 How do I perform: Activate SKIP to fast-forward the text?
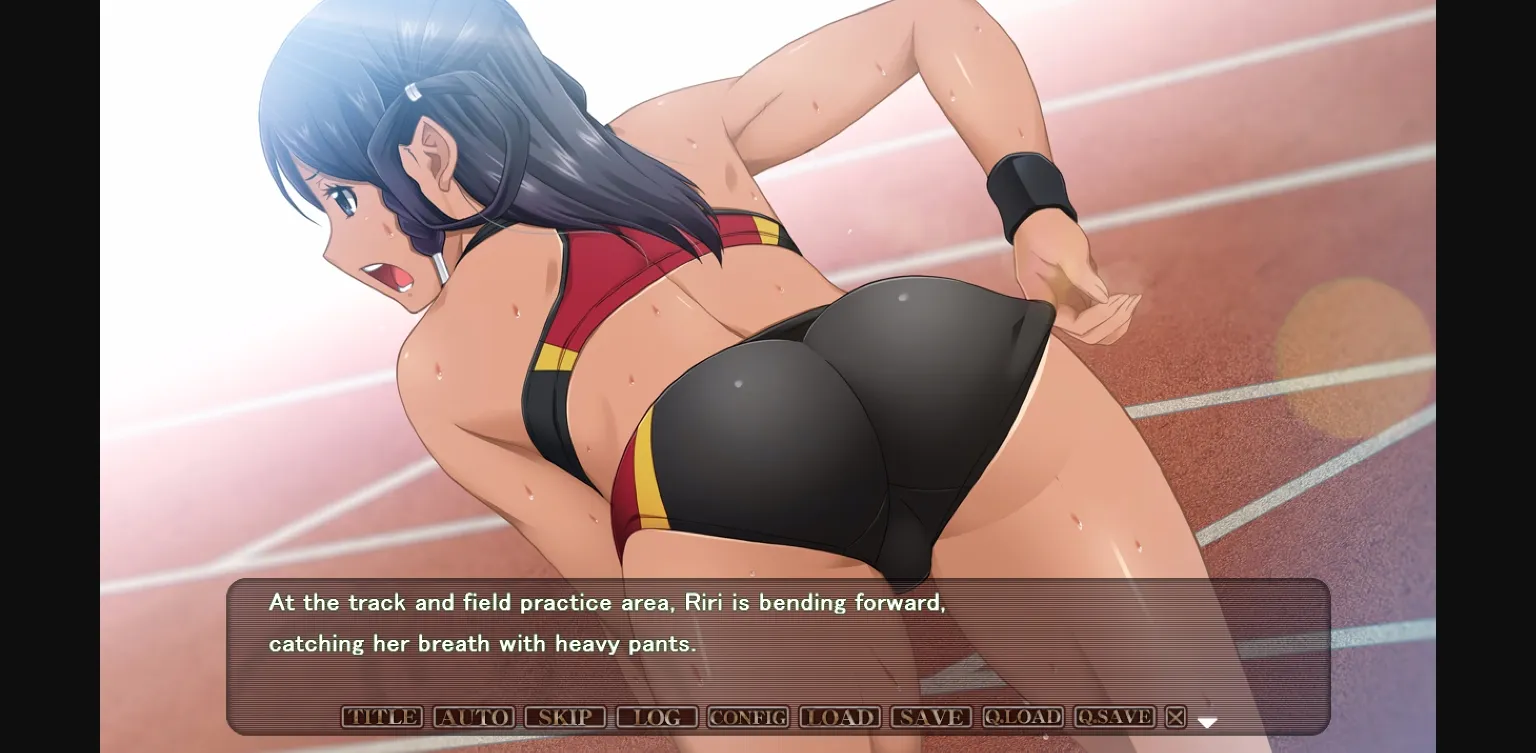tap(566, 717)
